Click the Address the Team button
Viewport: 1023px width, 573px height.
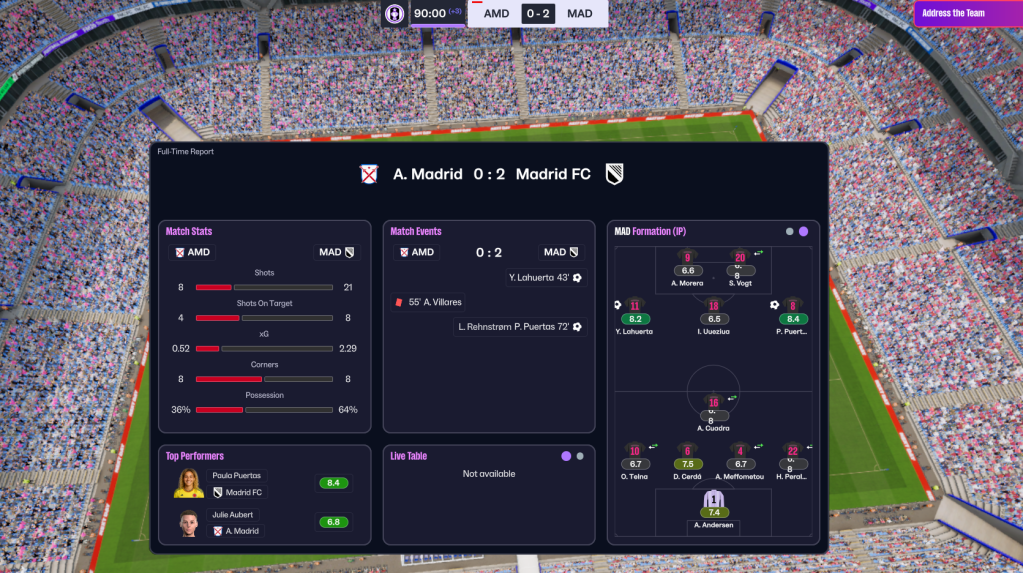point(967,14)
